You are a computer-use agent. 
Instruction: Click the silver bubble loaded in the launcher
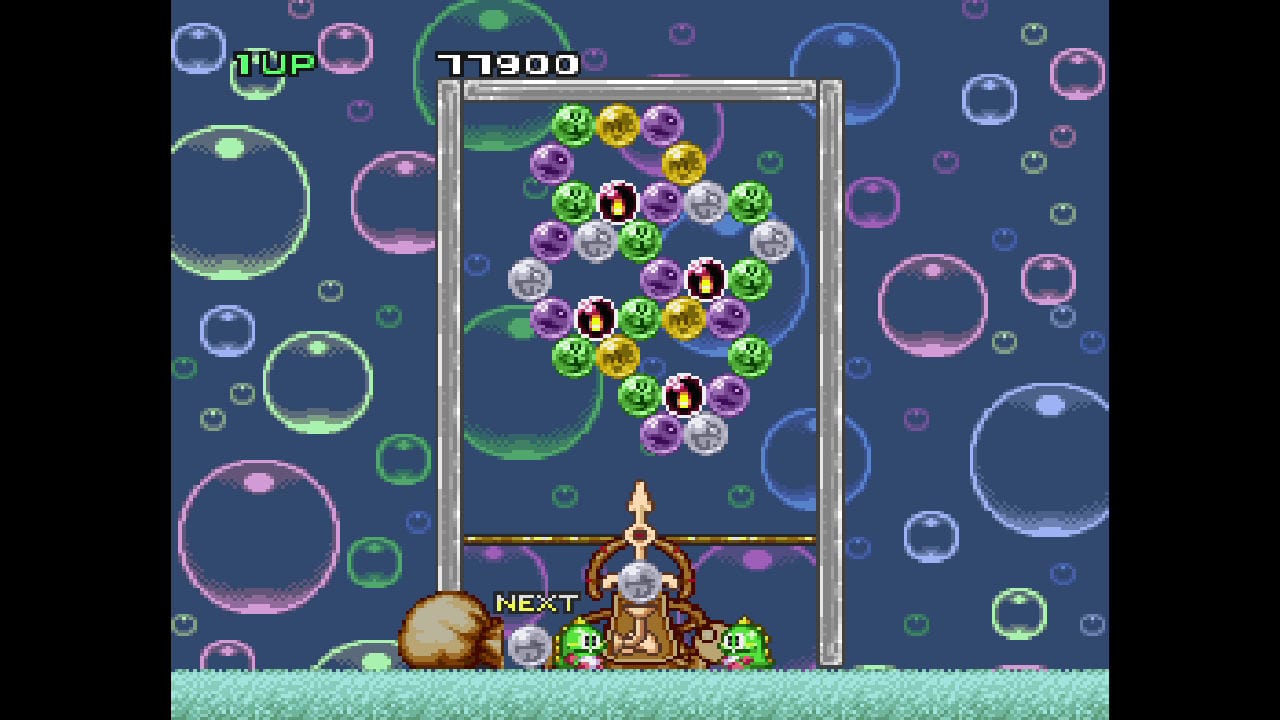point(639,581)
